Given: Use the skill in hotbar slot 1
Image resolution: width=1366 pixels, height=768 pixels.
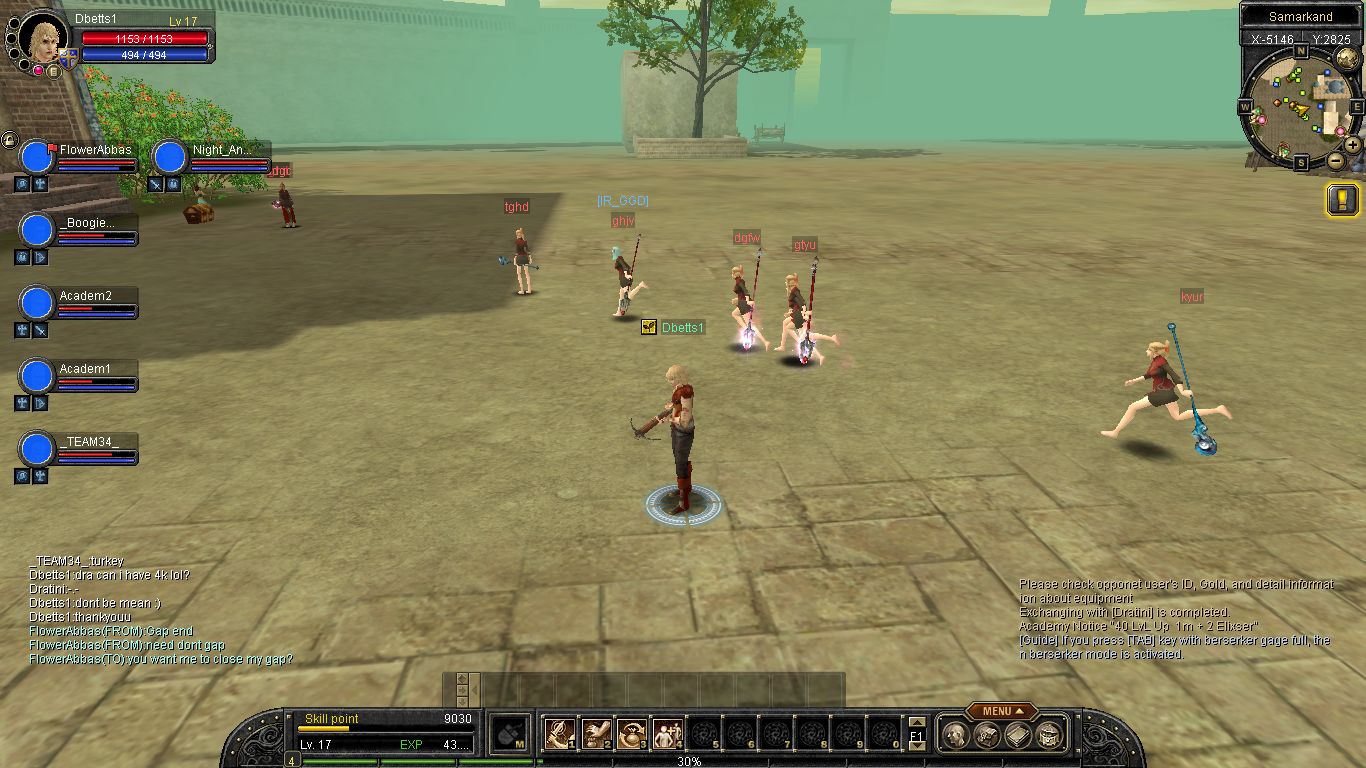Looking at the screenshot, I should pos(558,735).
